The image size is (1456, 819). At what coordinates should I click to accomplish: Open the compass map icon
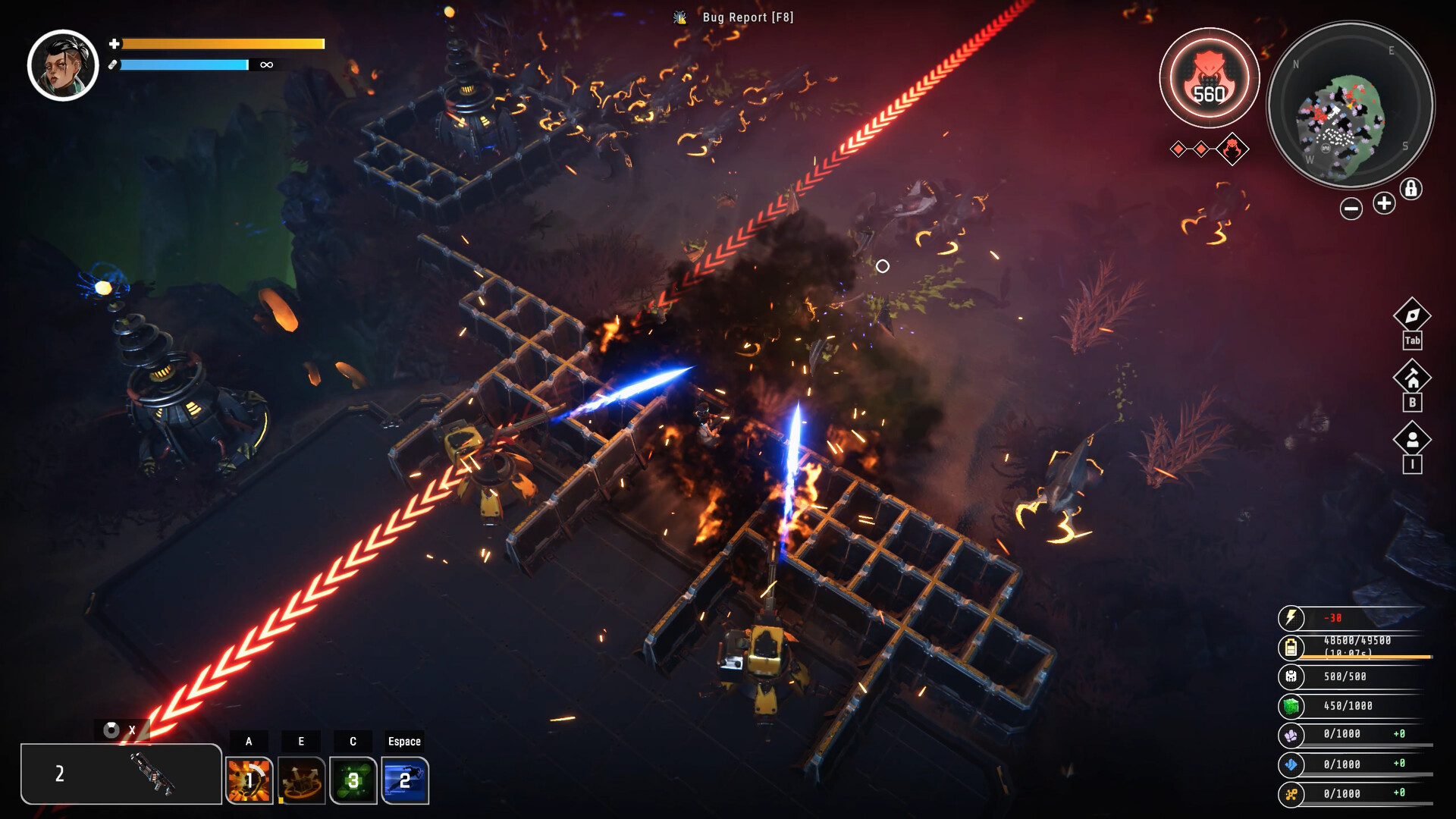tap(1411, 315)
